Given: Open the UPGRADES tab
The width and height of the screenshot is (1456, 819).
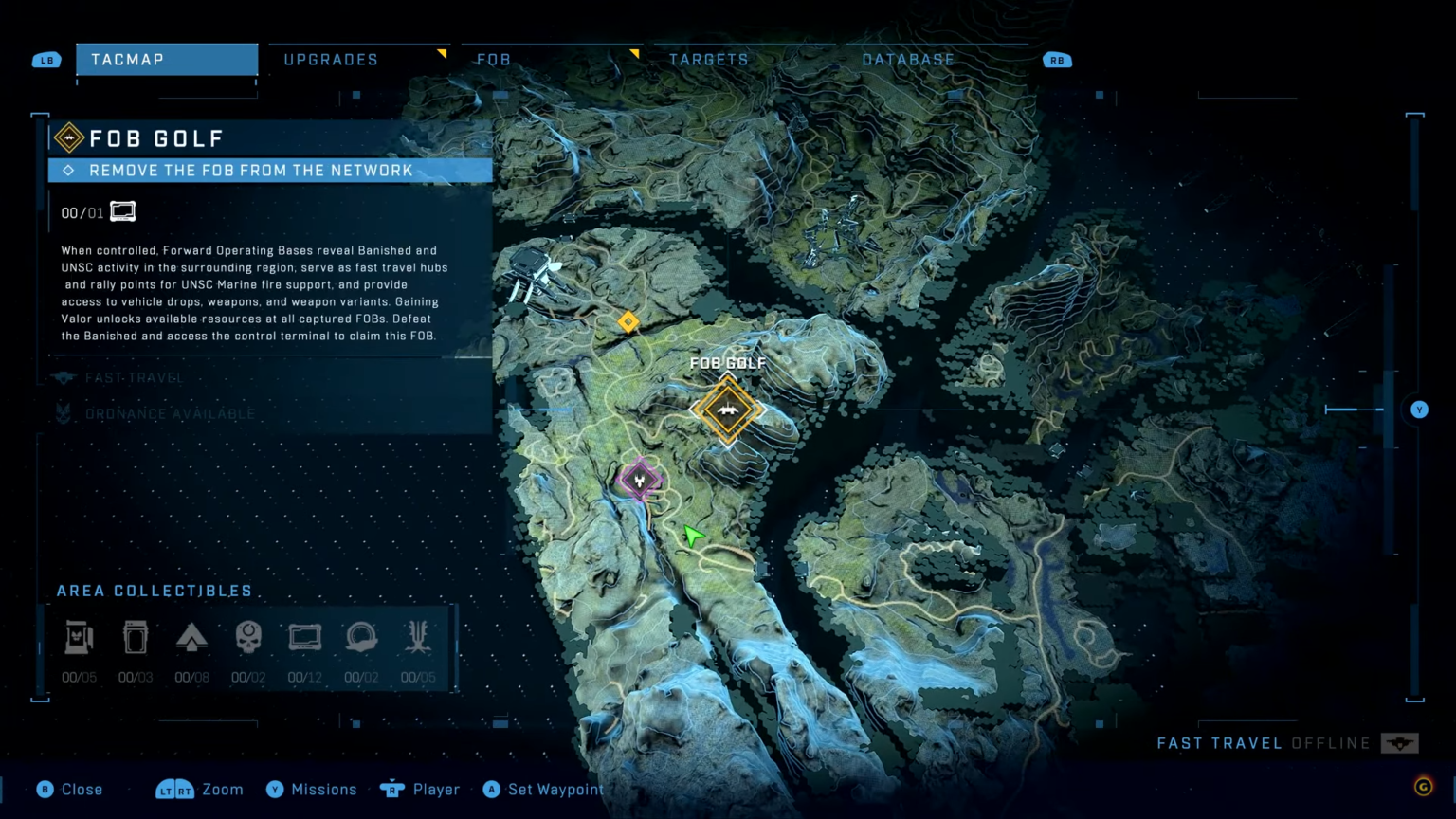Looking at the screenshot, I should click(330, 59).
